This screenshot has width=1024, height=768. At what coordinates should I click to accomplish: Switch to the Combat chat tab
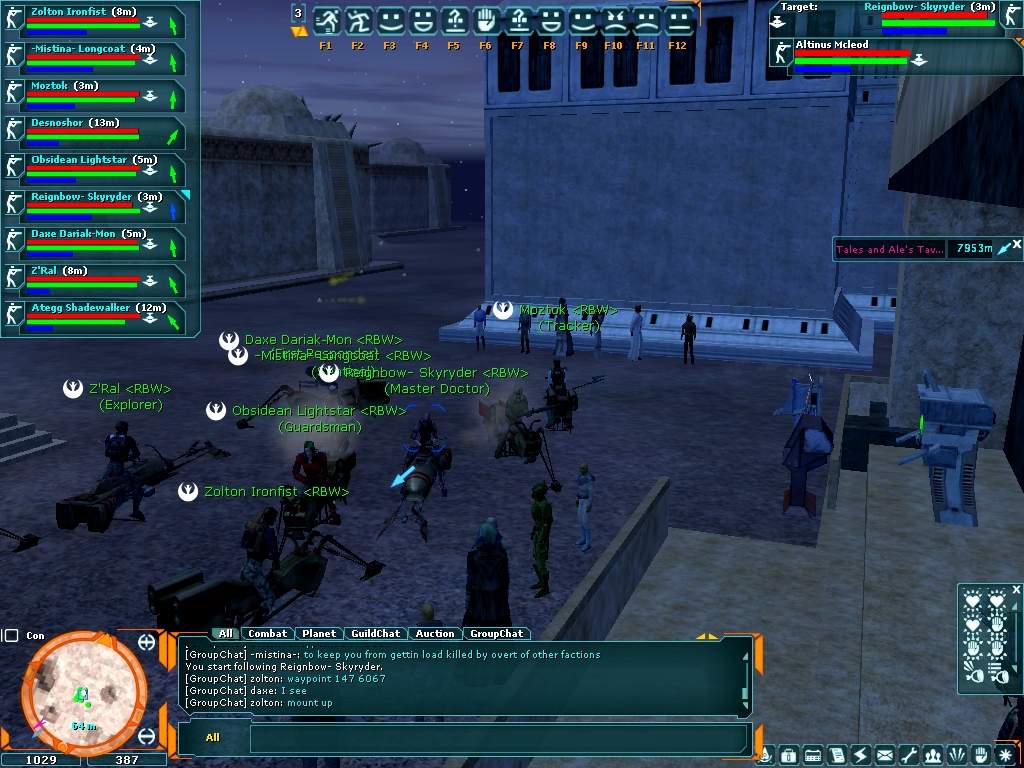pos(267,633)
